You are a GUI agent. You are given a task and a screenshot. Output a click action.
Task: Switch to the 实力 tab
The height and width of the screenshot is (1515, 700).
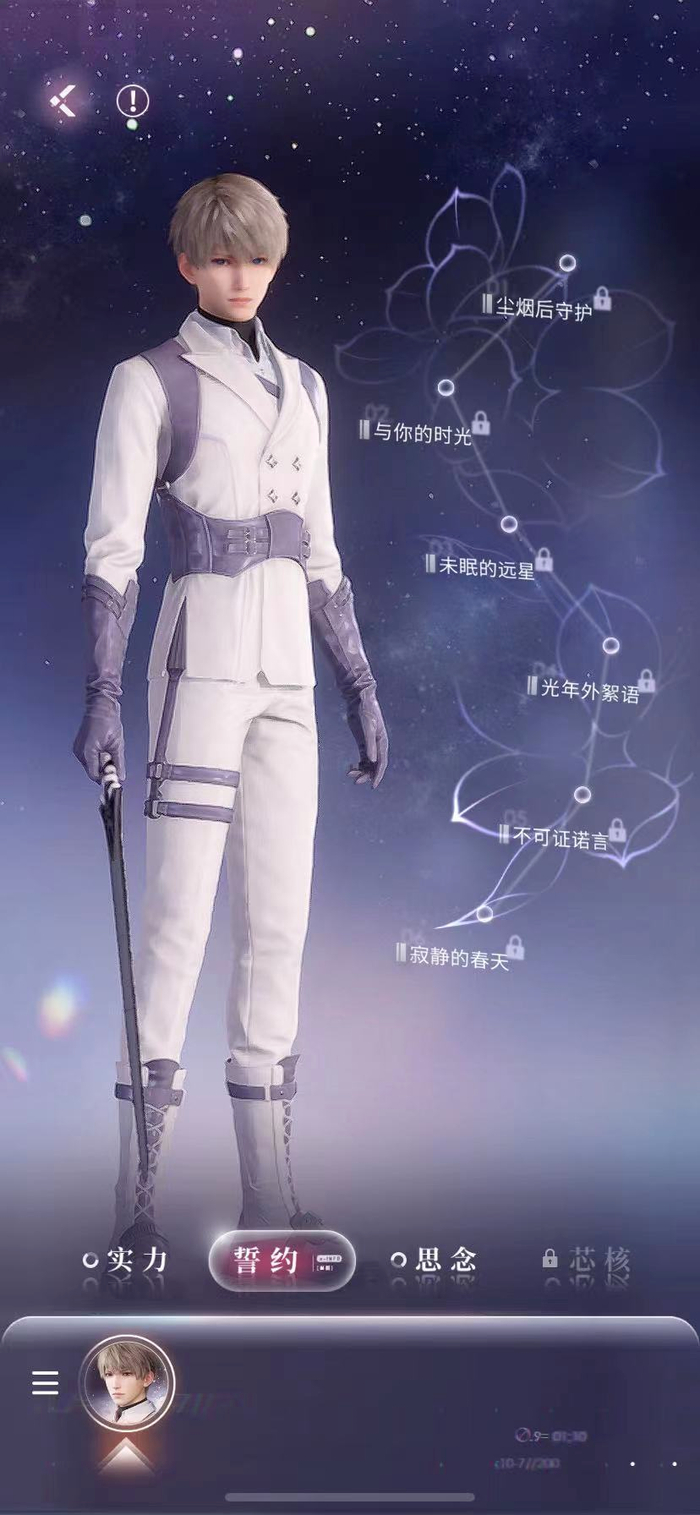point(126,1260)
